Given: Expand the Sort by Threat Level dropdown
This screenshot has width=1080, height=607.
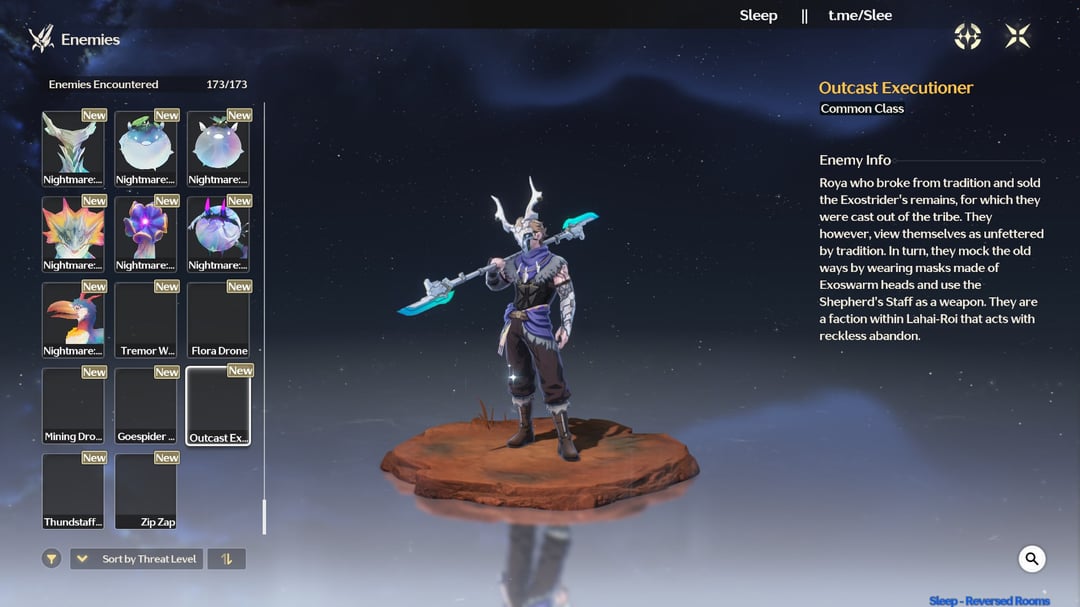Looking at the screenshot, I should click(x=136, y=559).
